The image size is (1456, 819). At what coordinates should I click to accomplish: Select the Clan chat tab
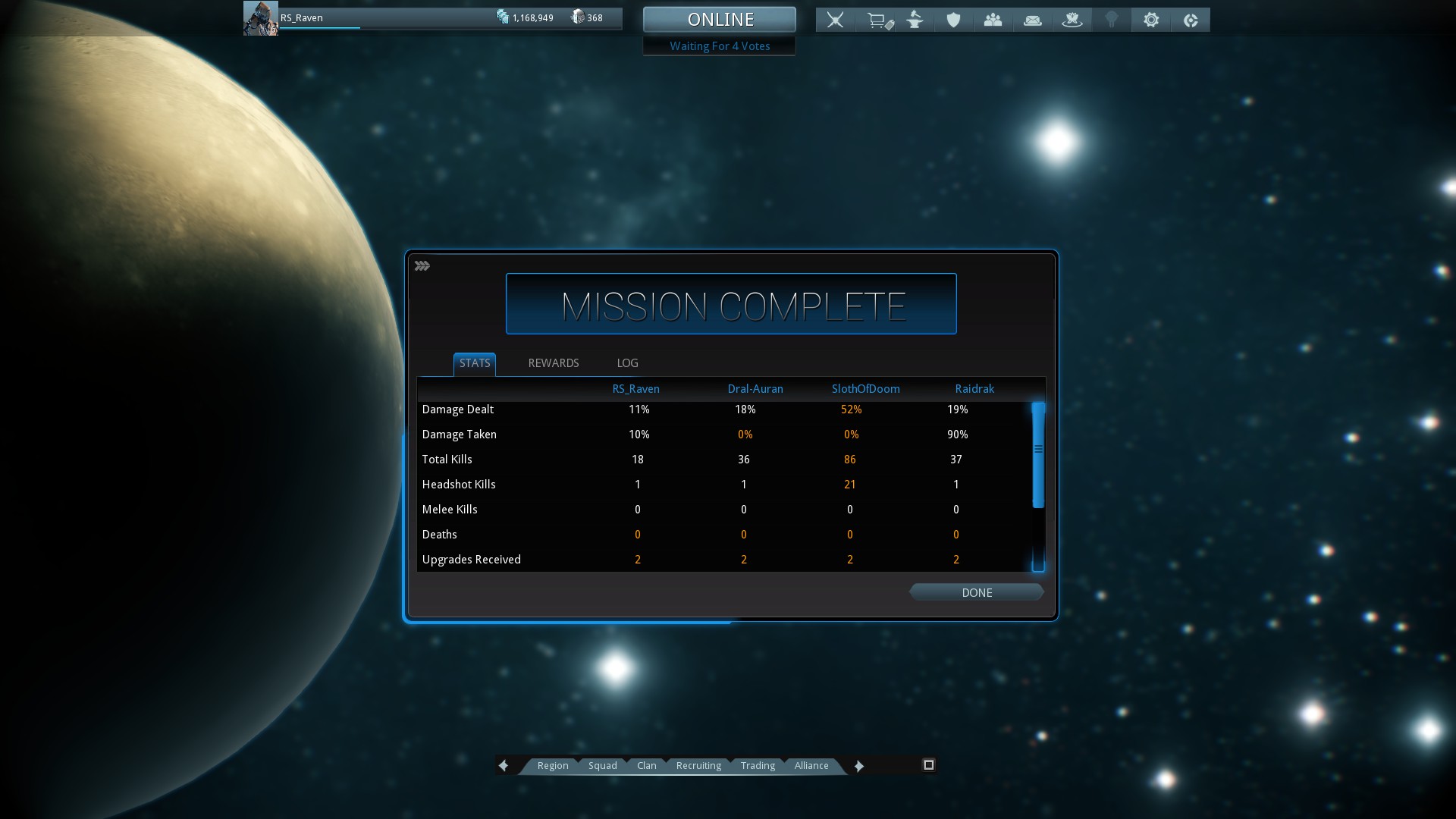[x=646, y=765]
